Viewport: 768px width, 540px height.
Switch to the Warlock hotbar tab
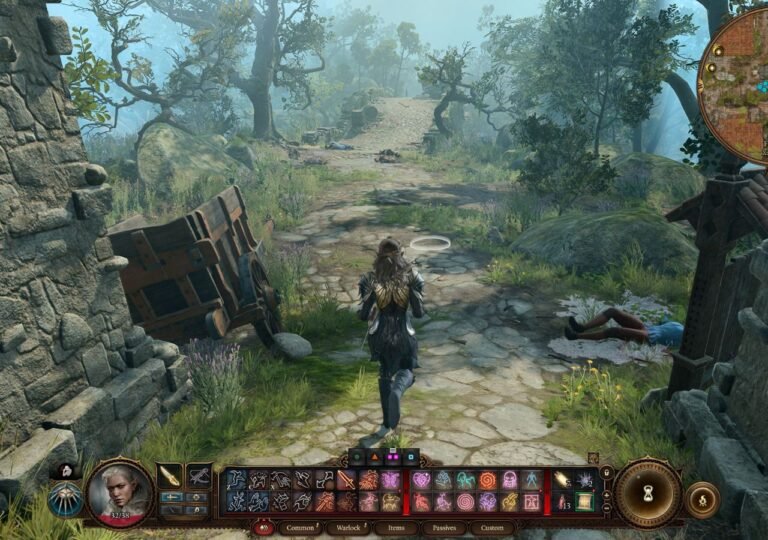click(x=347, y=527)
